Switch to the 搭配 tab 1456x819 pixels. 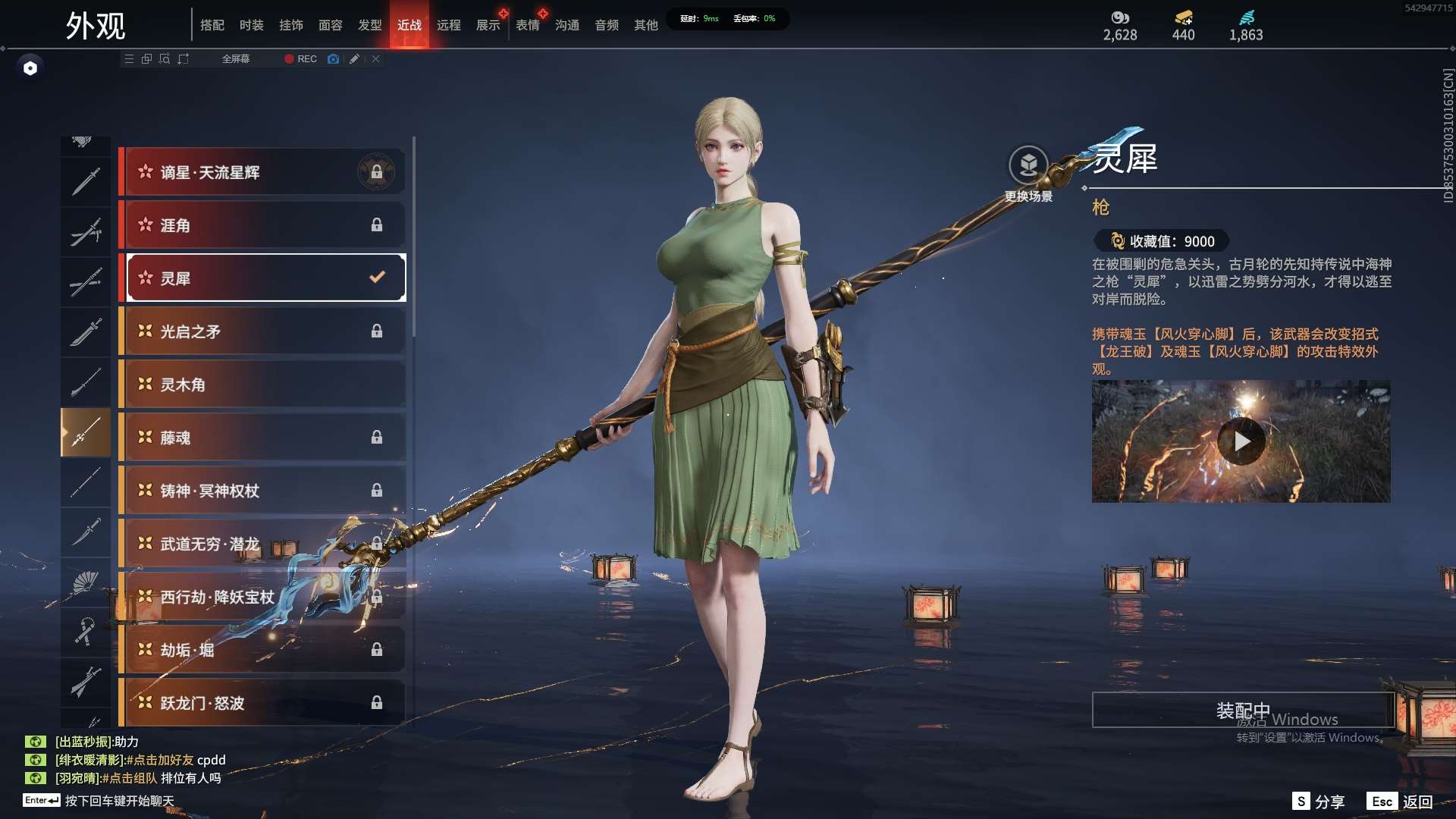(212, 25)
